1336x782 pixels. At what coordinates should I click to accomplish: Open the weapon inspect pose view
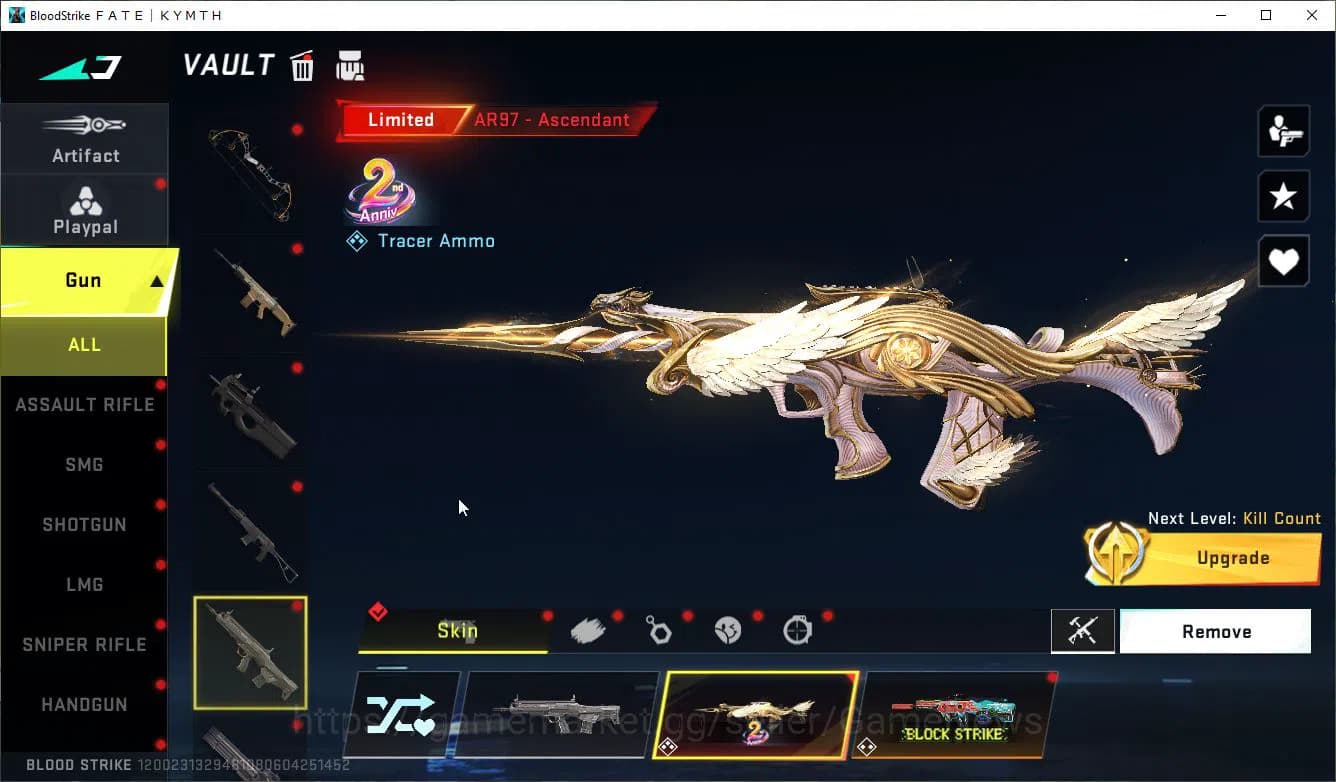click(x=1283, y=131)
